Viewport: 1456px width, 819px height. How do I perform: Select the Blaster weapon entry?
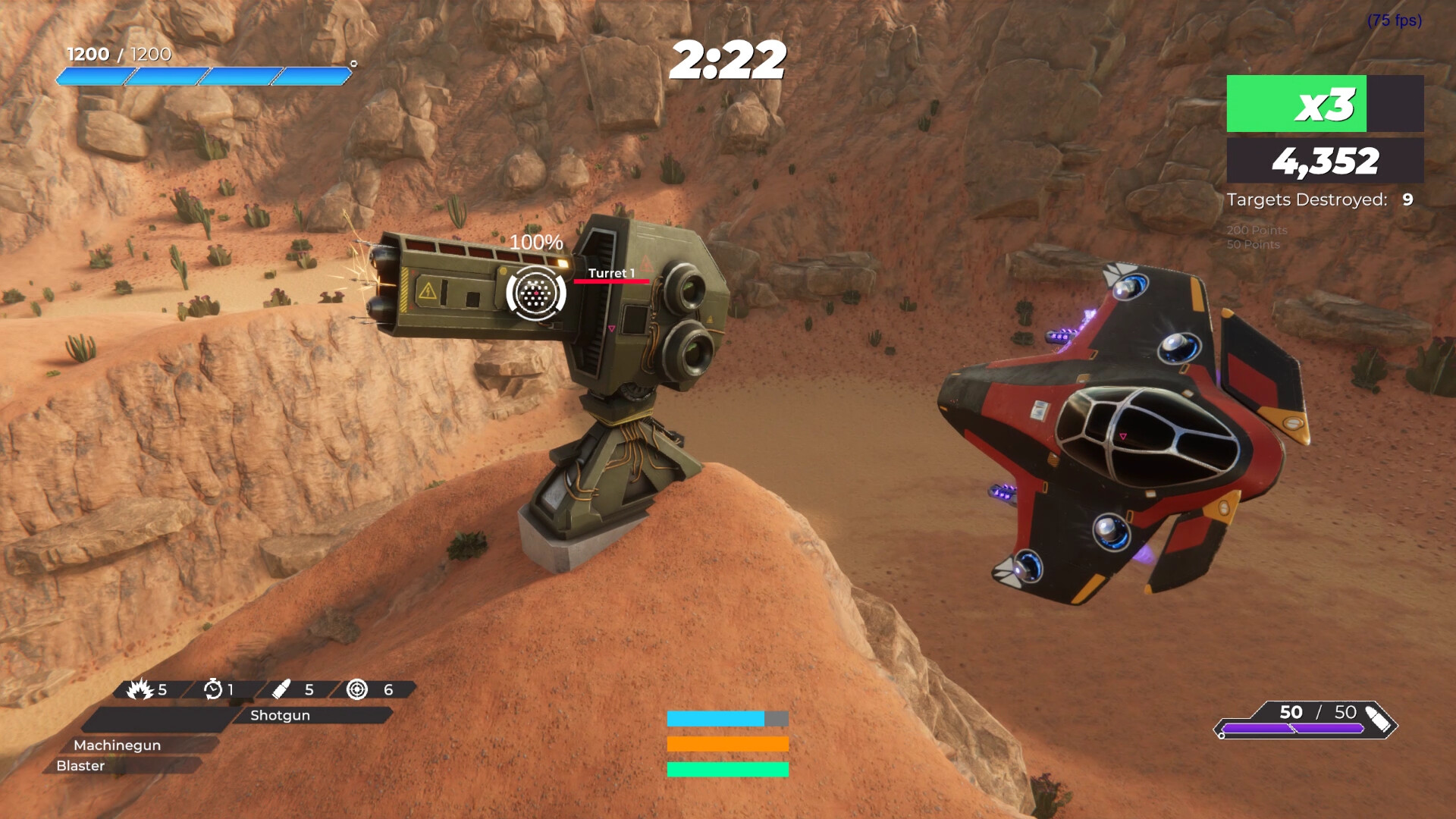(x=80, y=766)
